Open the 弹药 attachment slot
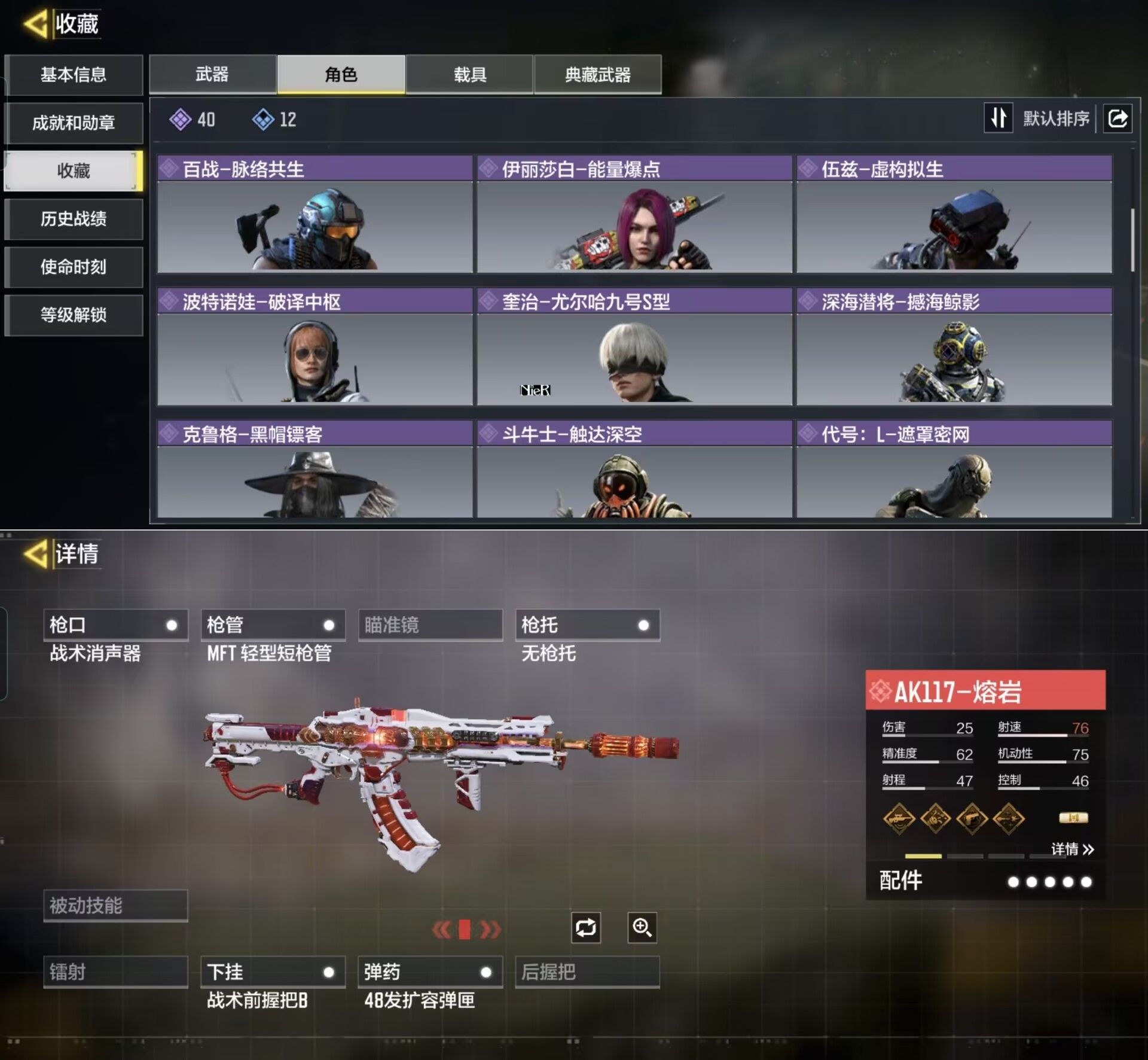Viewport: 1148px width, 1060px height. click(430, 972)
